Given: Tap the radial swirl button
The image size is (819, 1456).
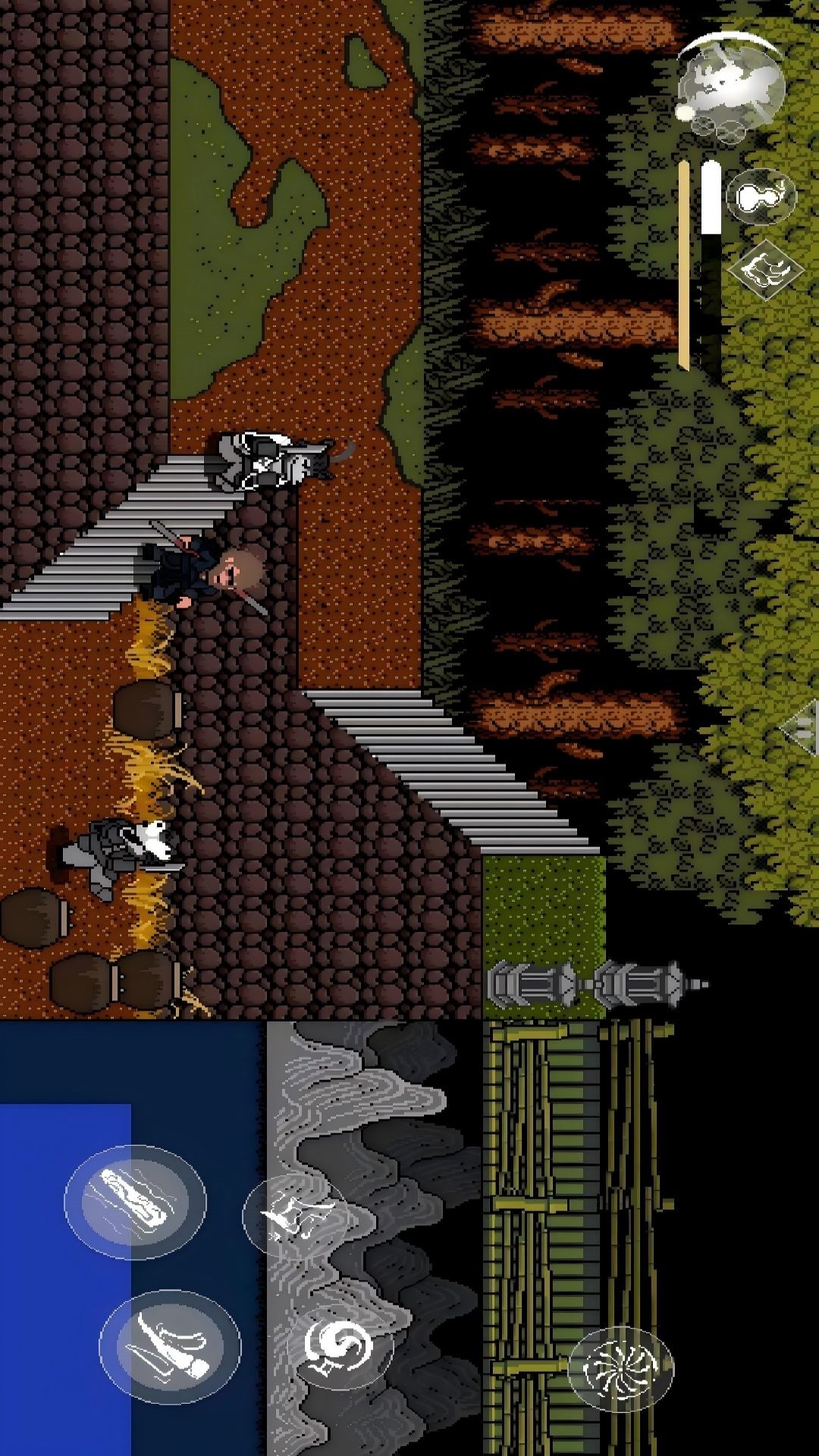Looking at the screenshot, I should click(621, 1370).
